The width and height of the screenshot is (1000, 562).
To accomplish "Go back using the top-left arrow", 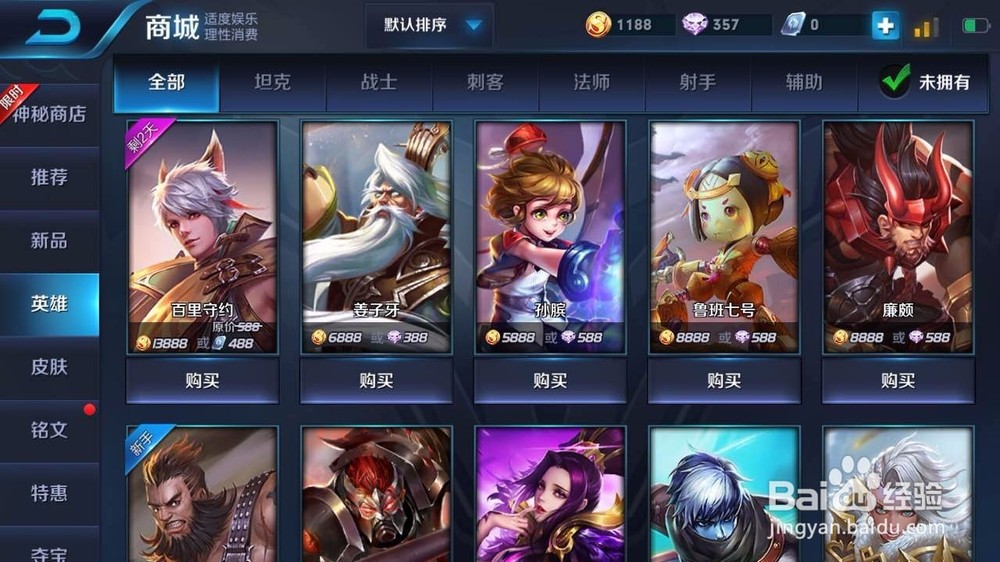I will point(58,25).
